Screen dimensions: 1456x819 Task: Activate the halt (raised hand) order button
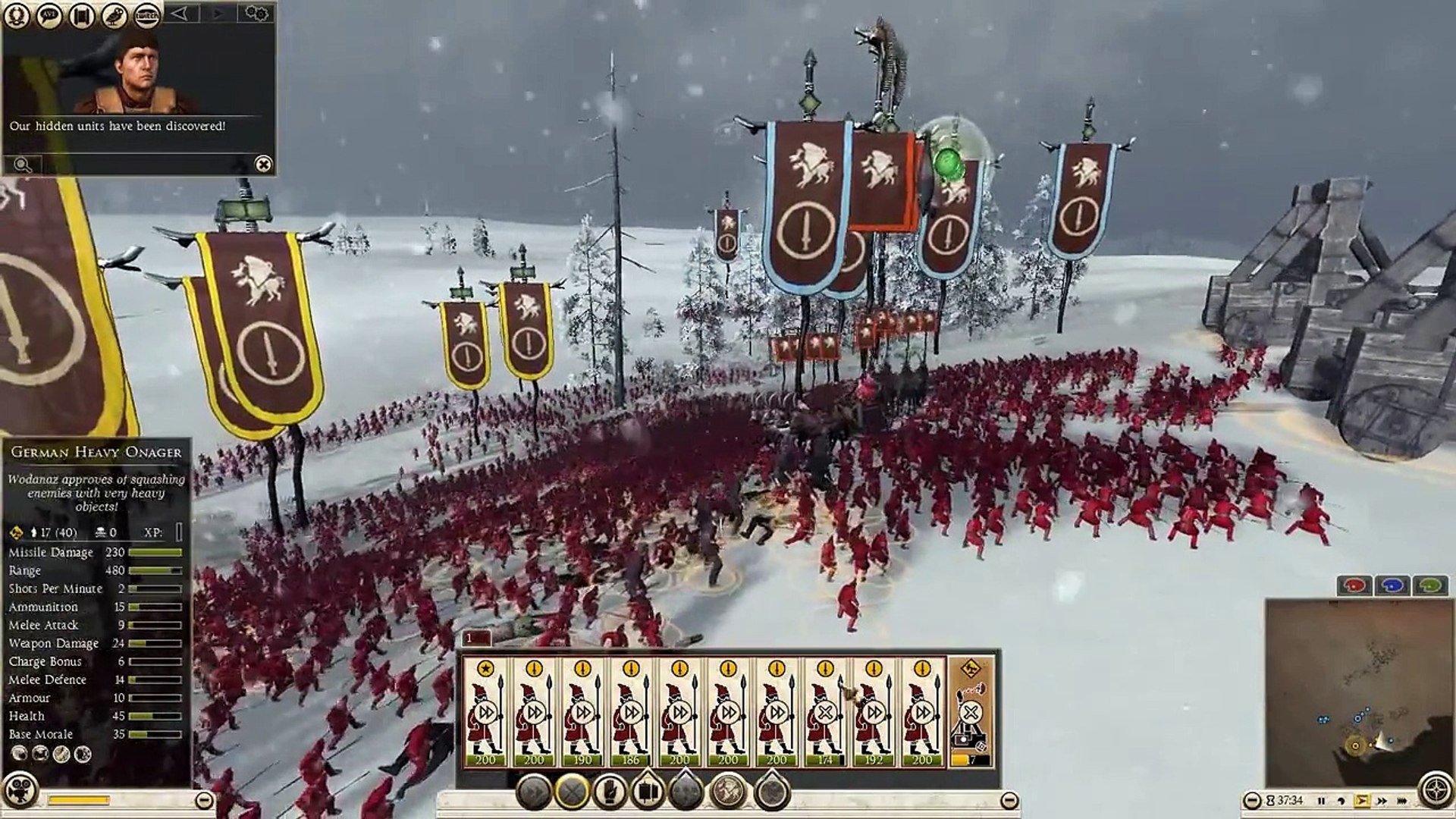pos(609,792)
